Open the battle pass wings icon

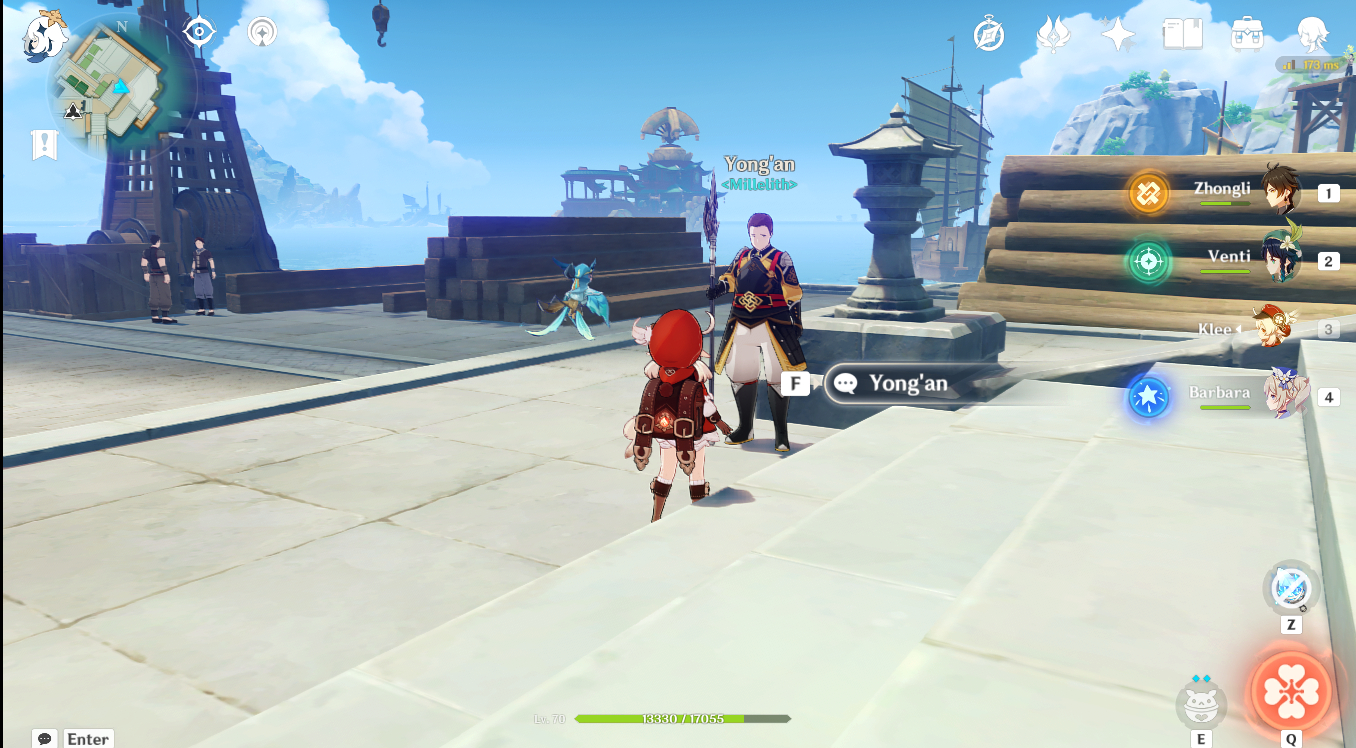(x=1053, y=35)
